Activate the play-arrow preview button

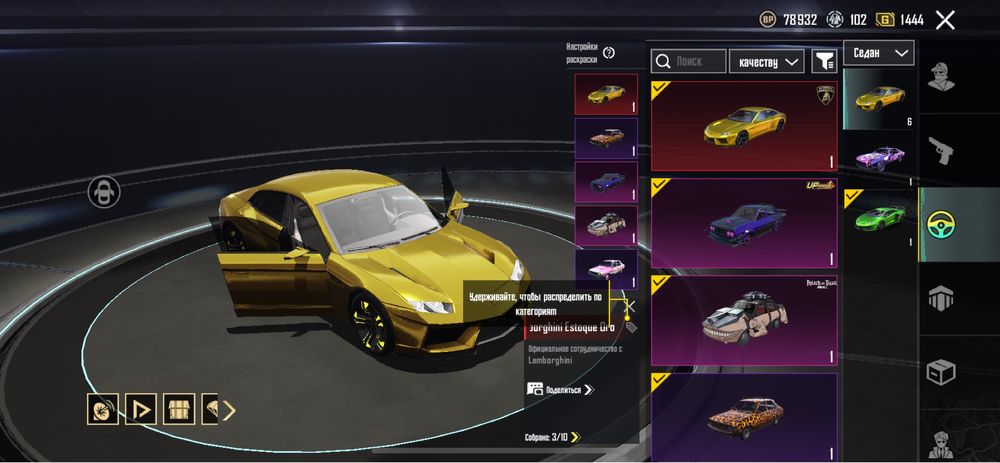point(141,408)
